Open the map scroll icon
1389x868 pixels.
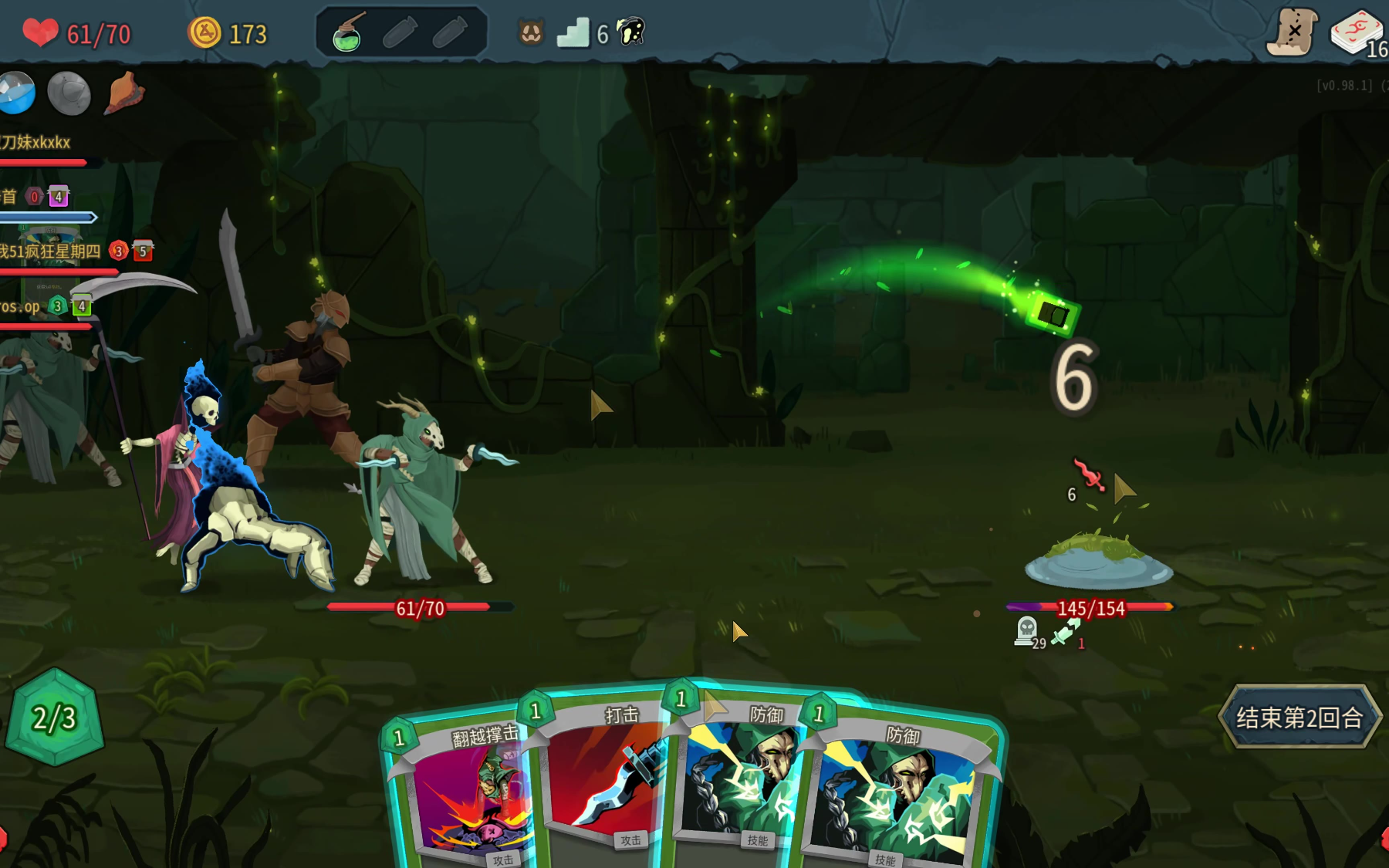click(1291, 32)
